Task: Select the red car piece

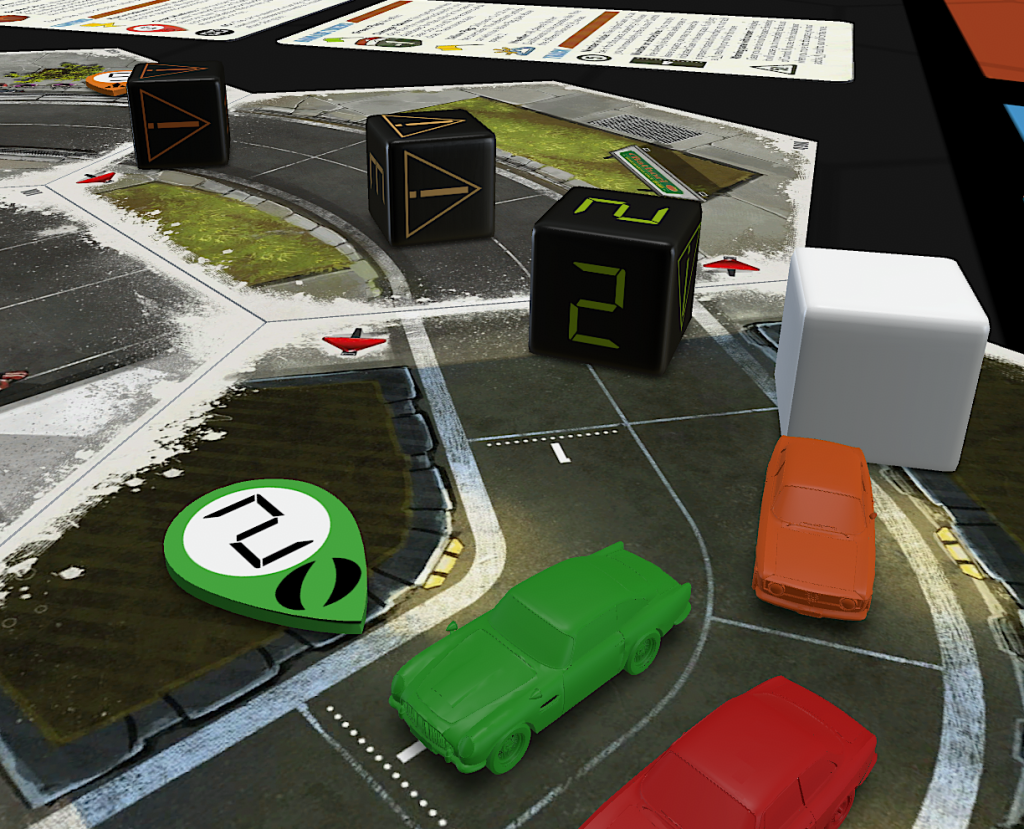Action: pyautogui.click(x=750, y=762)
